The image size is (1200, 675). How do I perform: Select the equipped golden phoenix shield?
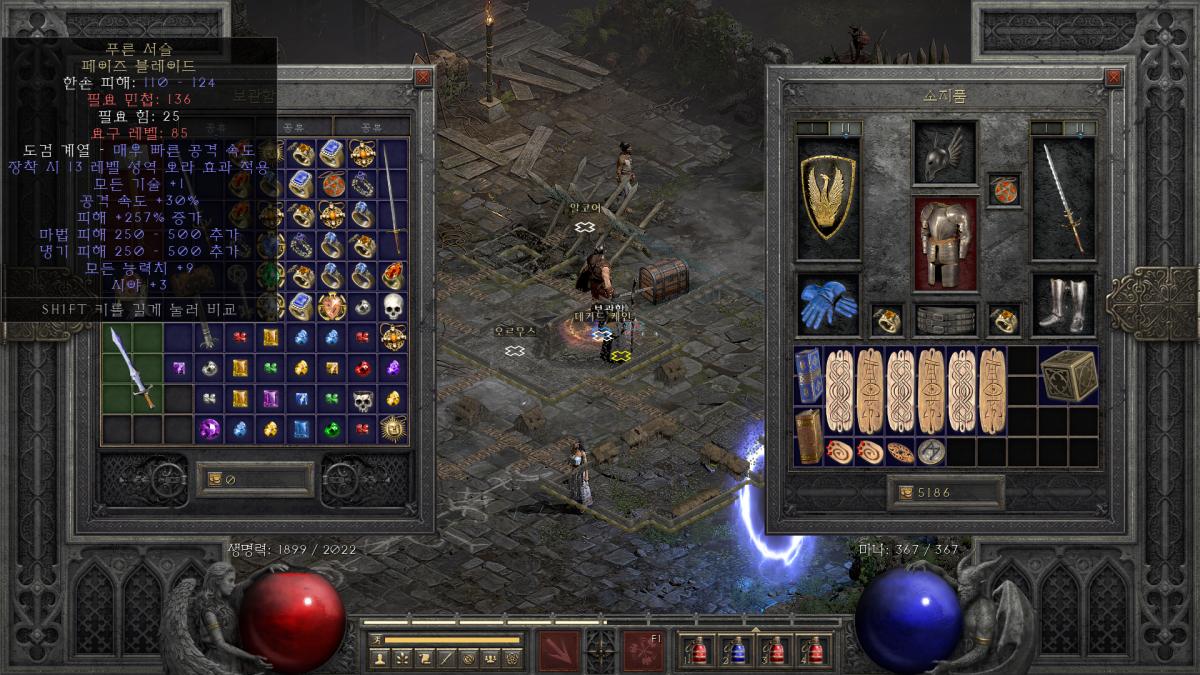[x=828, y=197]
